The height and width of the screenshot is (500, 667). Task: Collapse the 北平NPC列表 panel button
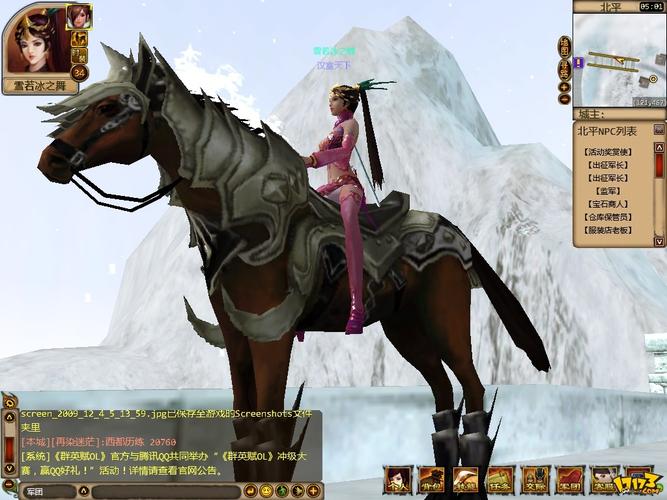[x=659, y=130]
